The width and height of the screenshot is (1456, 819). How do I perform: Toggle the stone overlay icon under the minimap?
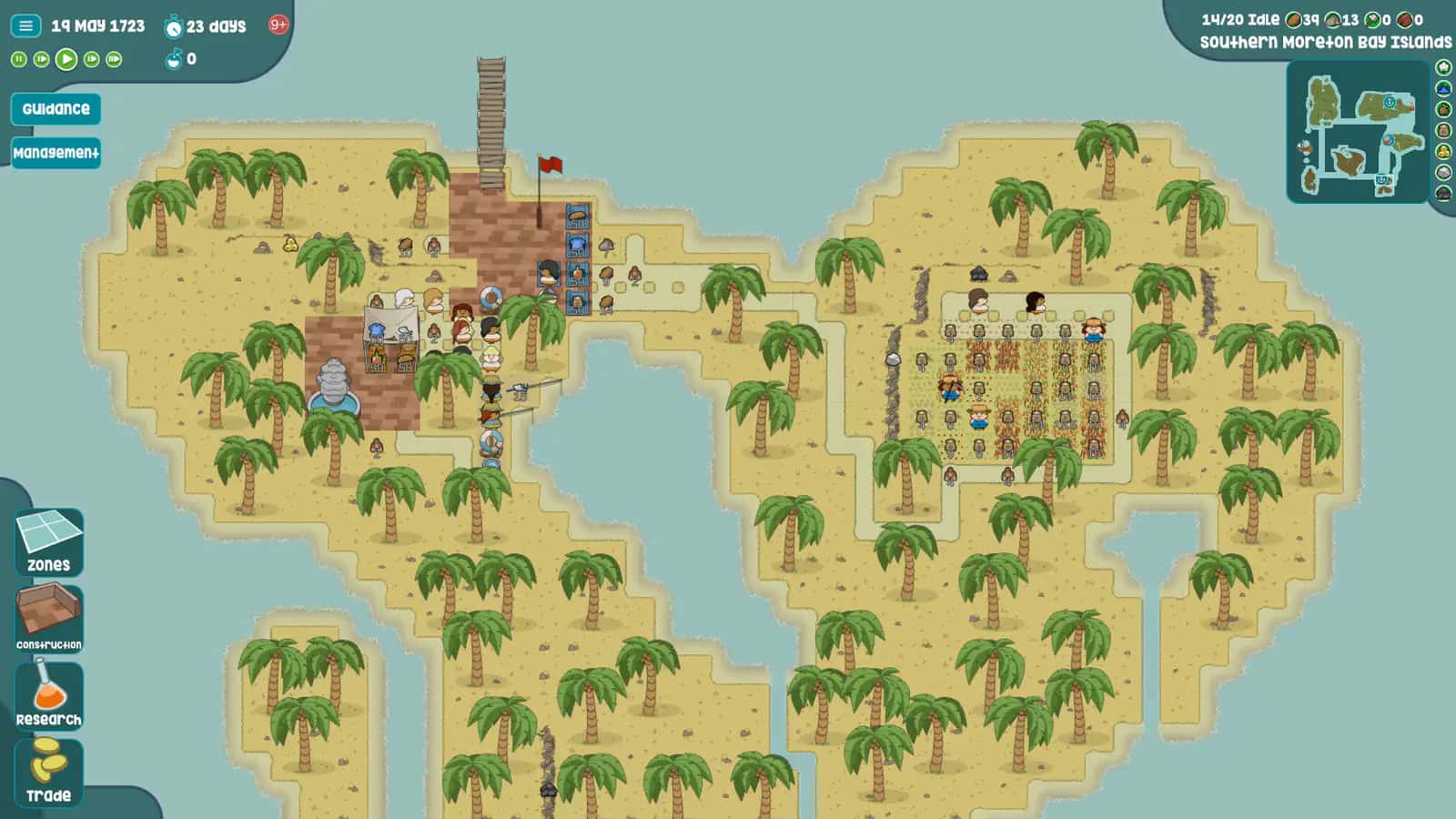(x=1445, y=171)
